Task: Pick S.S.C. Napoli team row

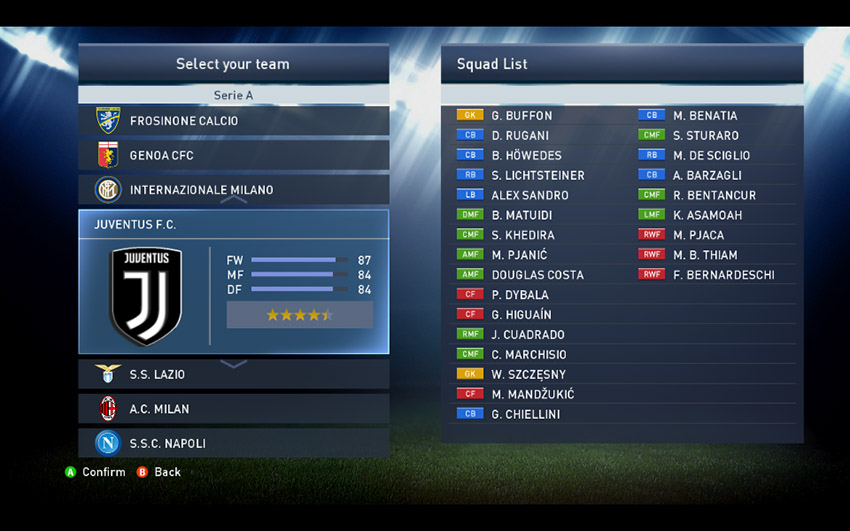Action: pyautogui.click(x=233, y=443)
